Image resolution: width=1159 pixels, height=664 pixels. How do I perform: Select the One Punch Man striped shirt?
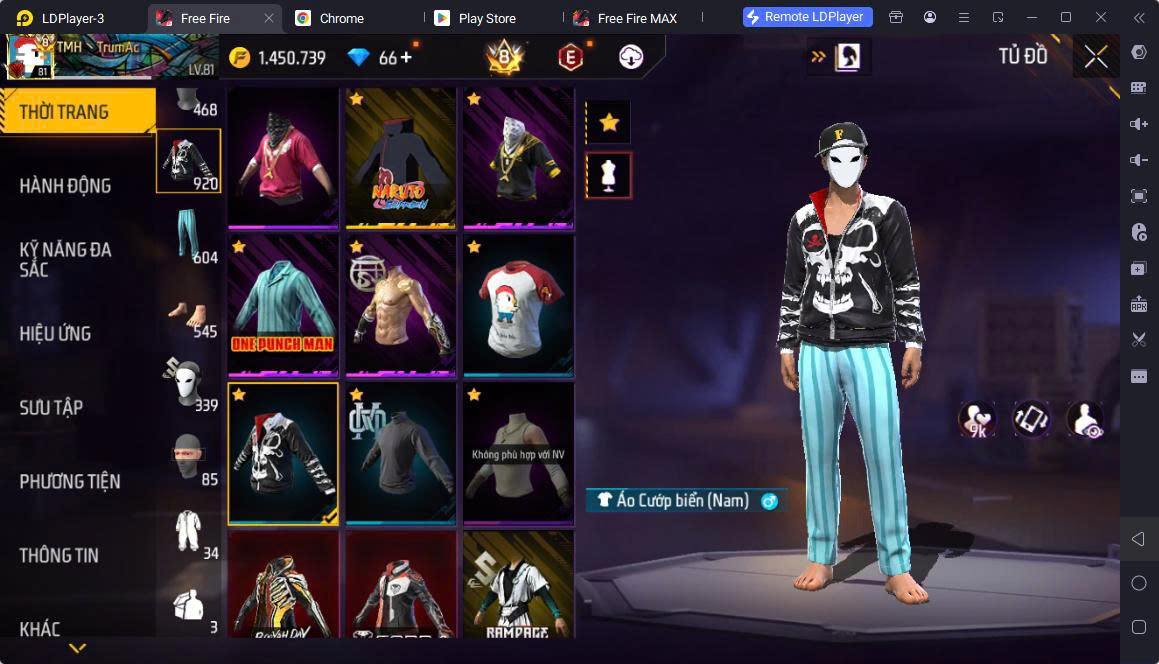[283, 305]
